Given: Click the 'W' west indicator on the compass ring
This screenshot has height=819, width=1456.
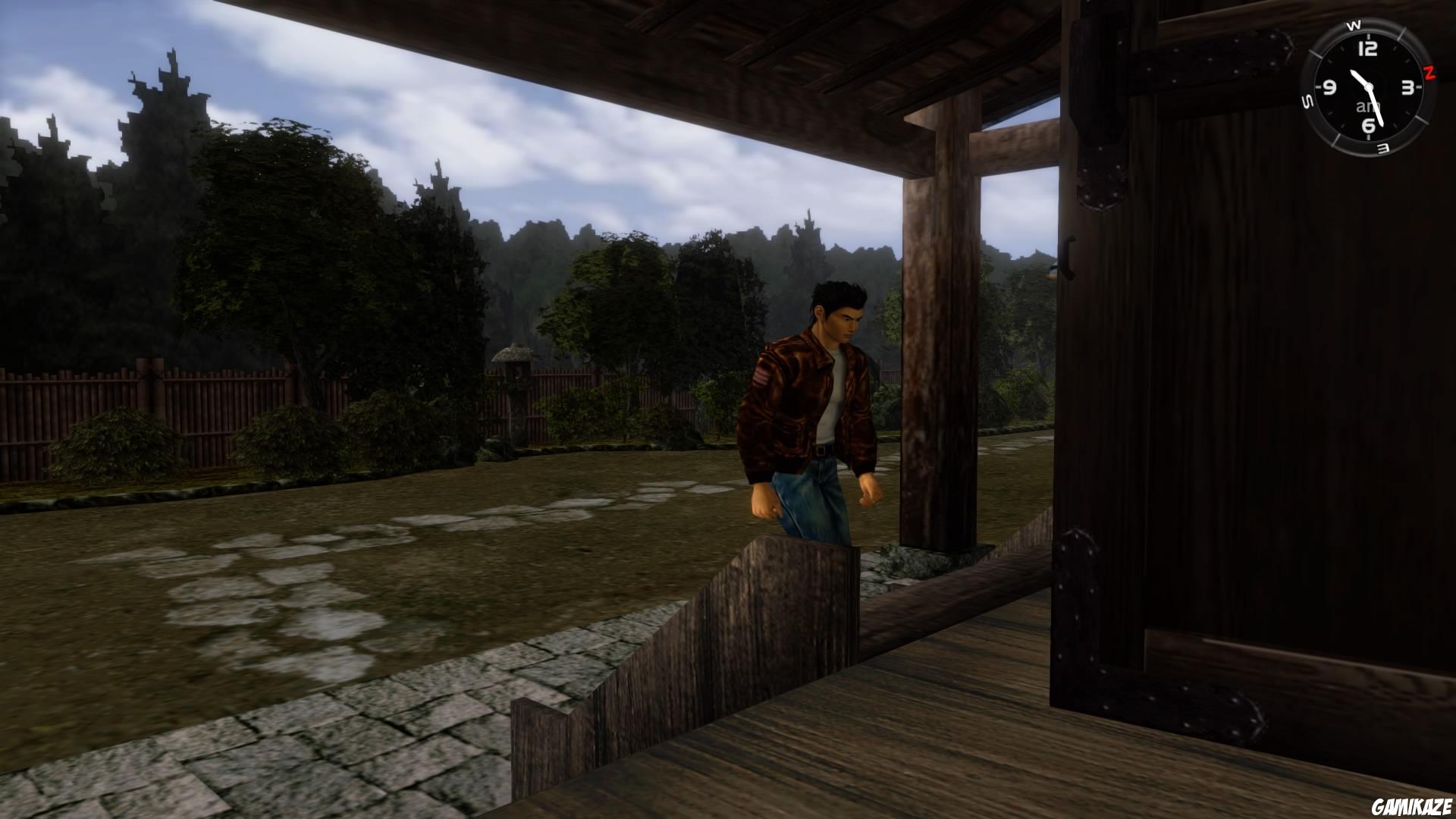Looking at the screenshot, I should [x=1355, y=27].
